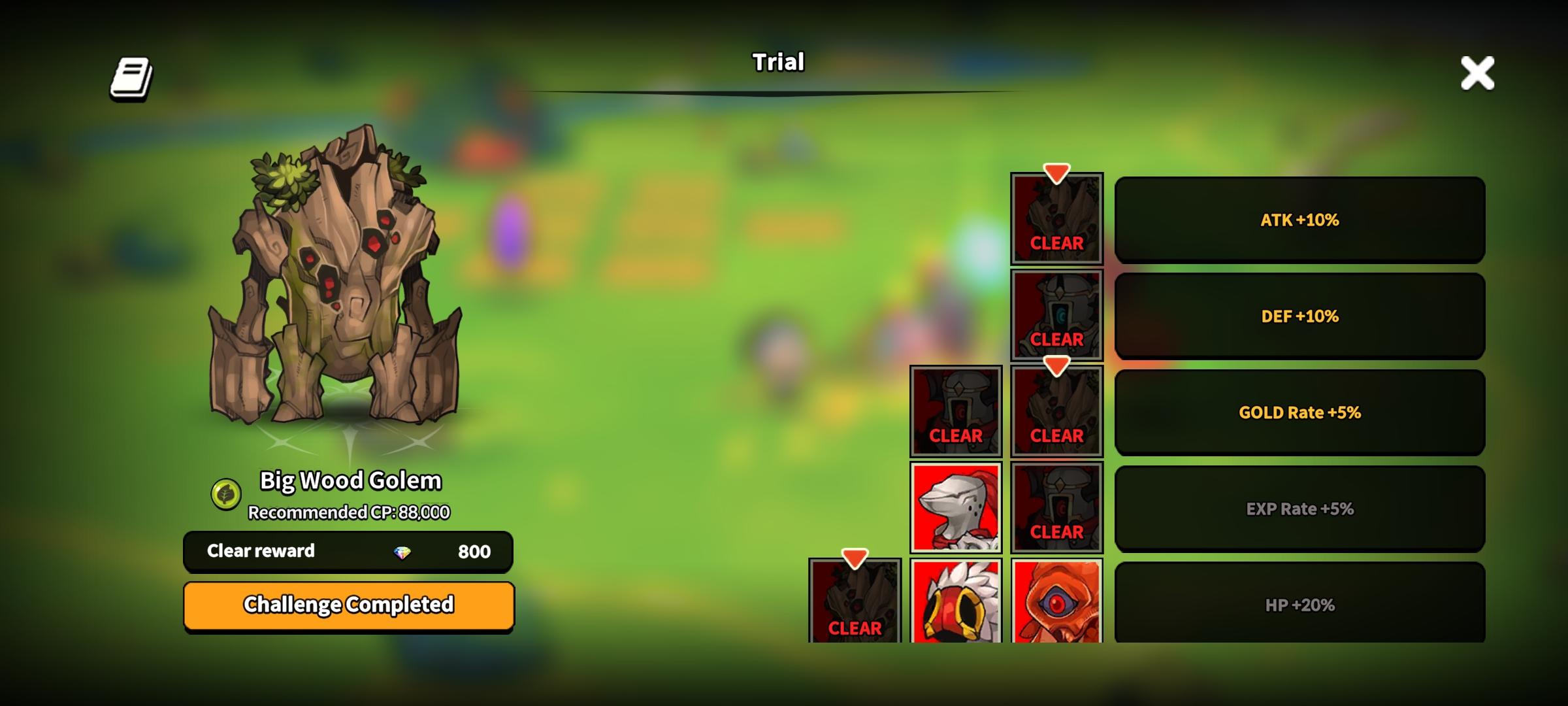This screenshot has width=1568, height=706.
Task: Select the GOLD Rate +5% reward entry
Action: (x=1301, y=412)
